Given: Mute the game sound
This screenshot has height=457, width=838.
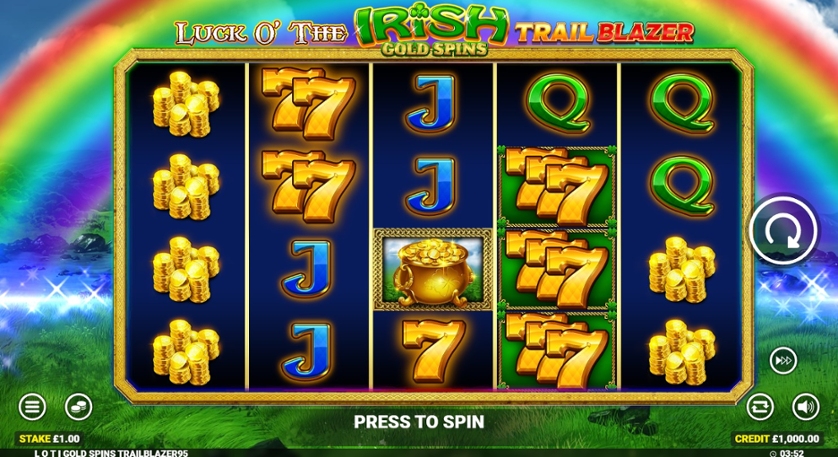Looking at the screenshot, I should (805, 407).
